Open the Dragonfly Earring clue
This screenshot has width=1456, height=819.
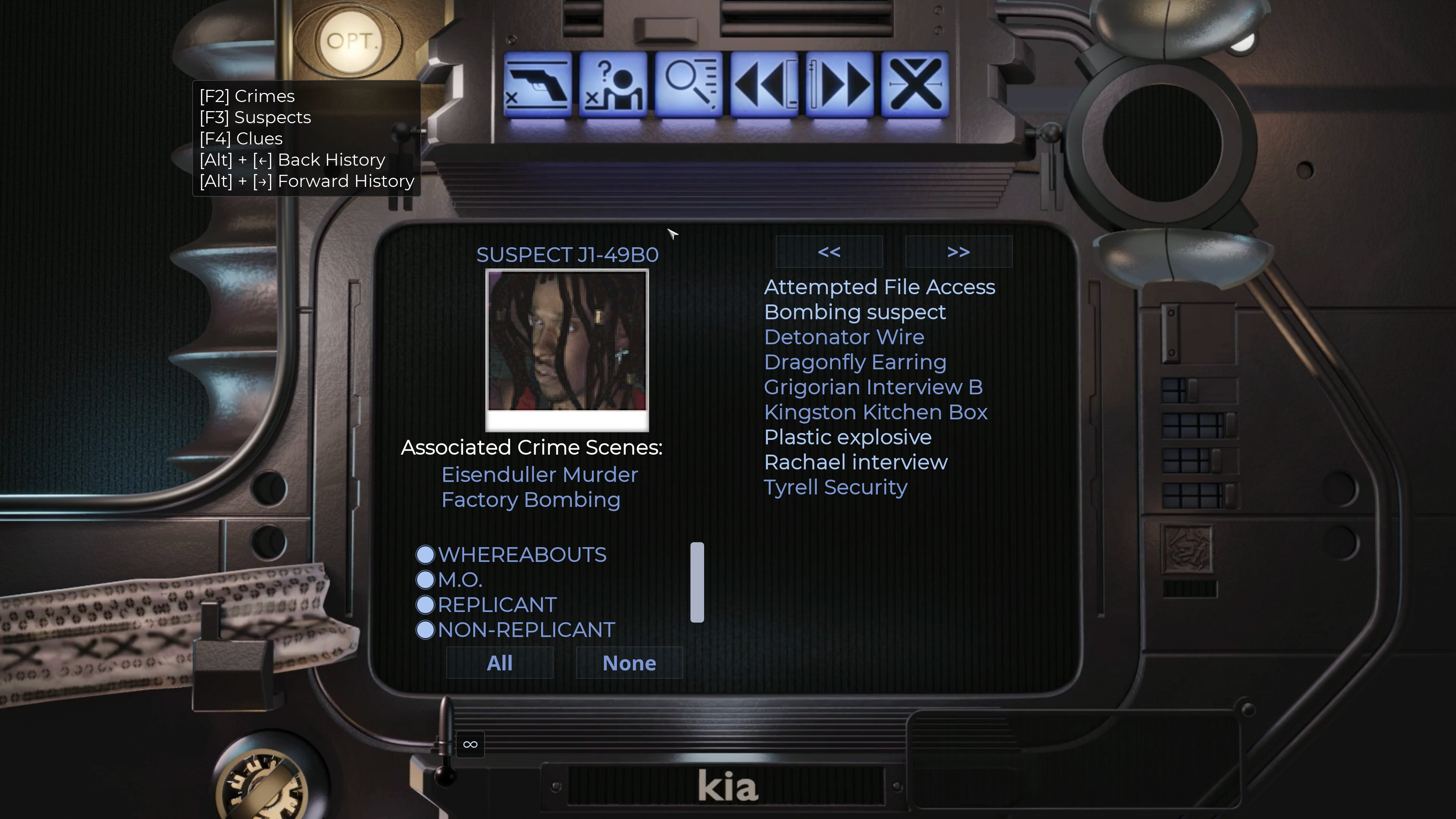coord(855,362)
